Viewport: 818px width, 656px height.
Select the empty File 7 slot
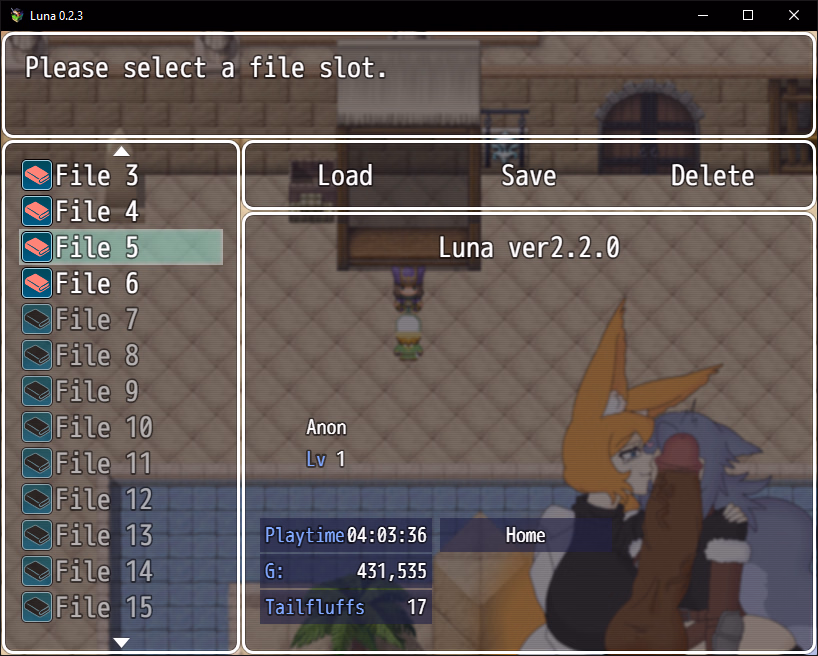121,320
